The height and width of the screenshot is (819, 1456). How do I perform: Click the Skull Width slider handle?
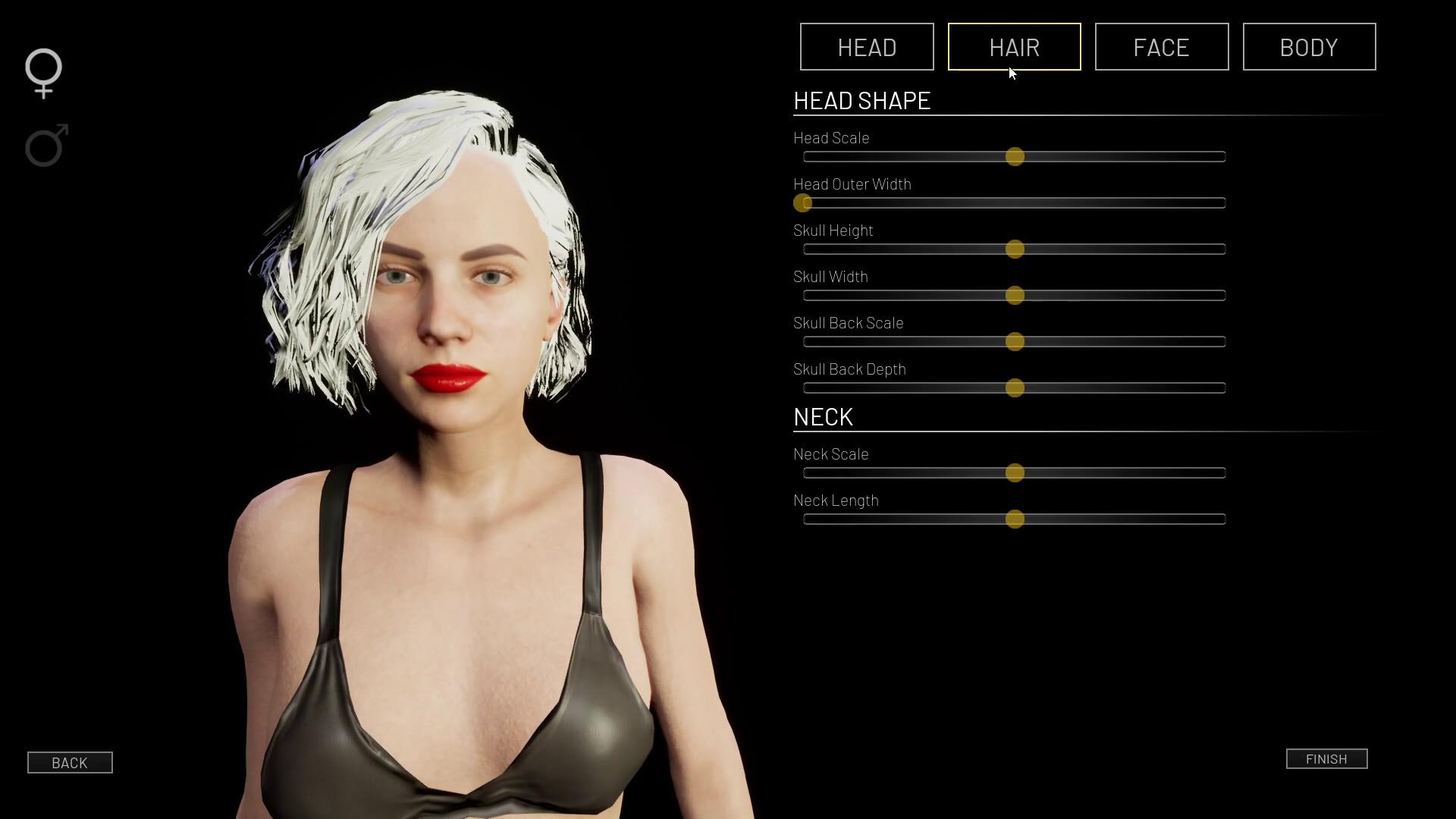(x=1015, y=296)
